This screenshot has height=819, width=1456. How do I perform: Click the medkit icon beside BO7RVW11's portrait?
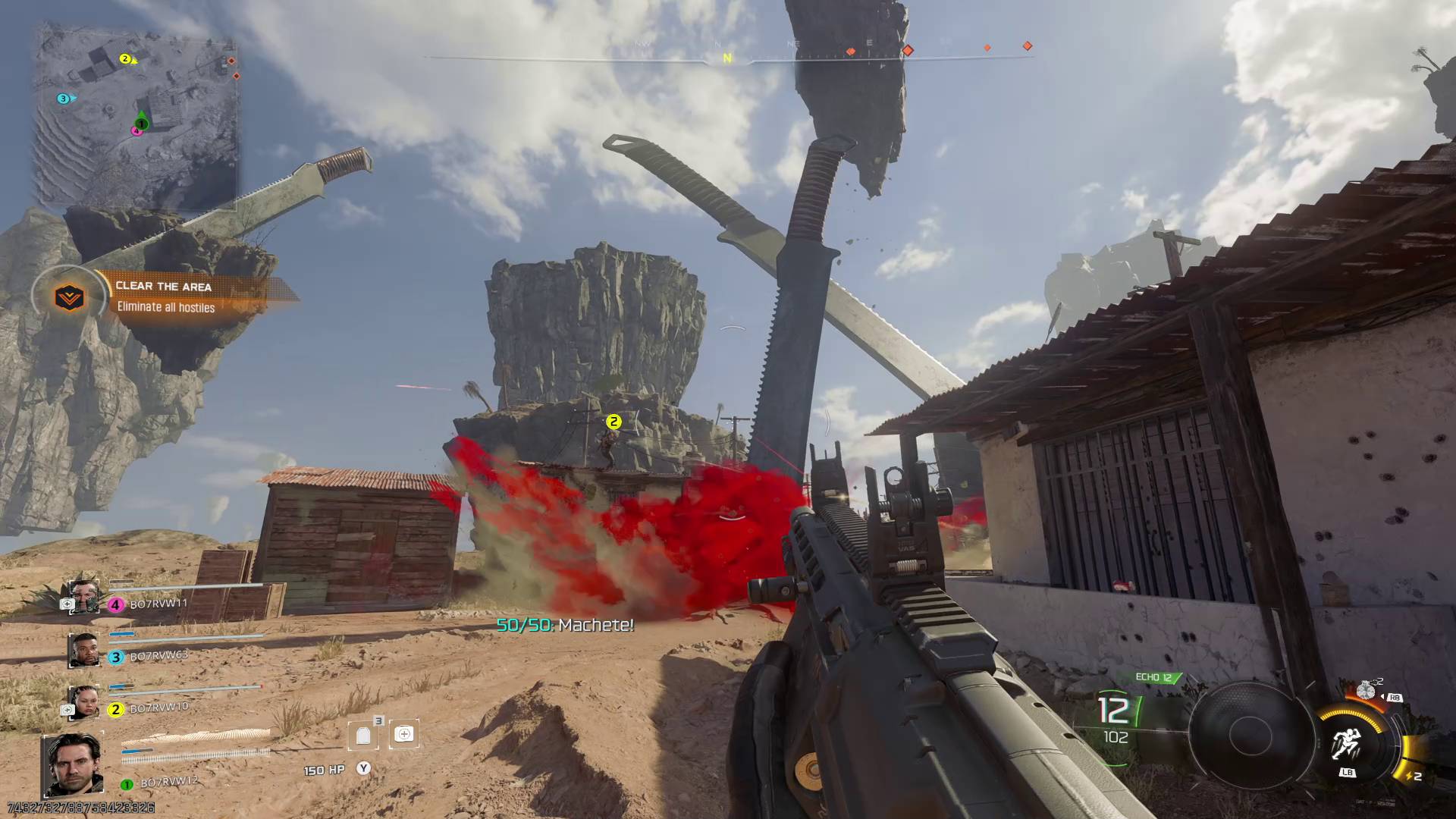(x=67, y=604)
